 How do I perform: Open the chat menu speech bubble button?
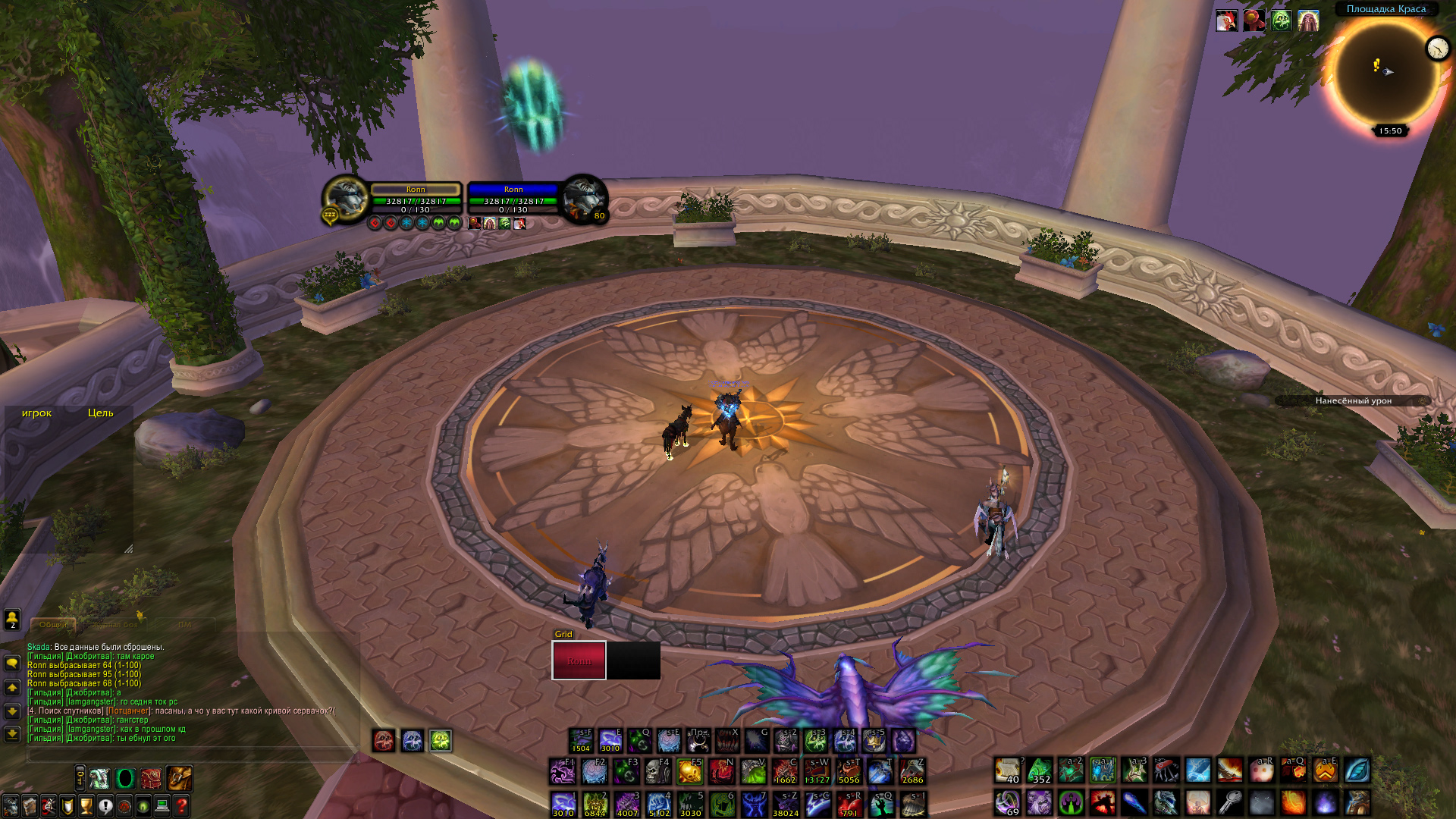[x=12, y=663]
